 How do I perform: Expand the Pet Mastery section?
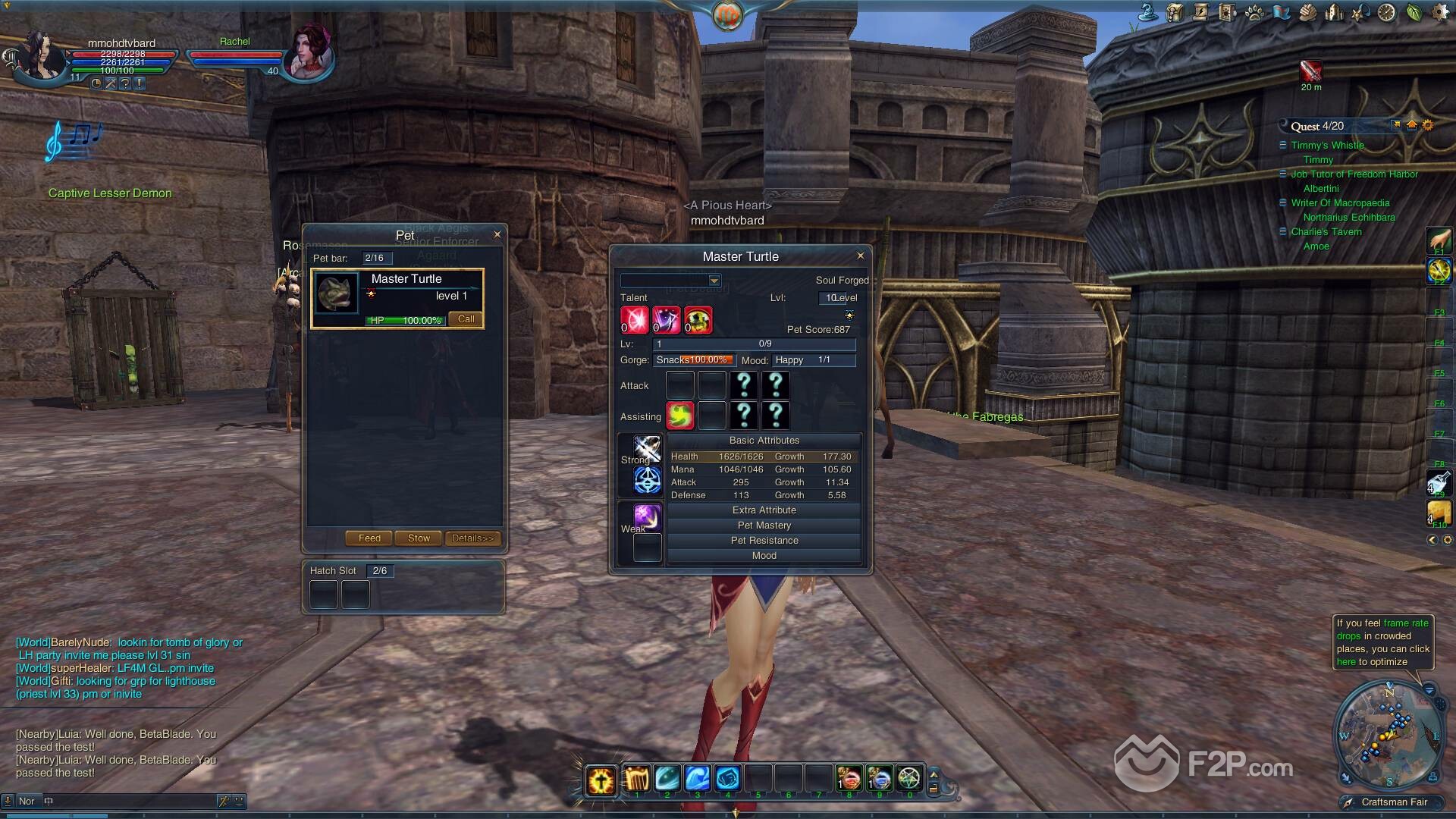tap(764, 526)
